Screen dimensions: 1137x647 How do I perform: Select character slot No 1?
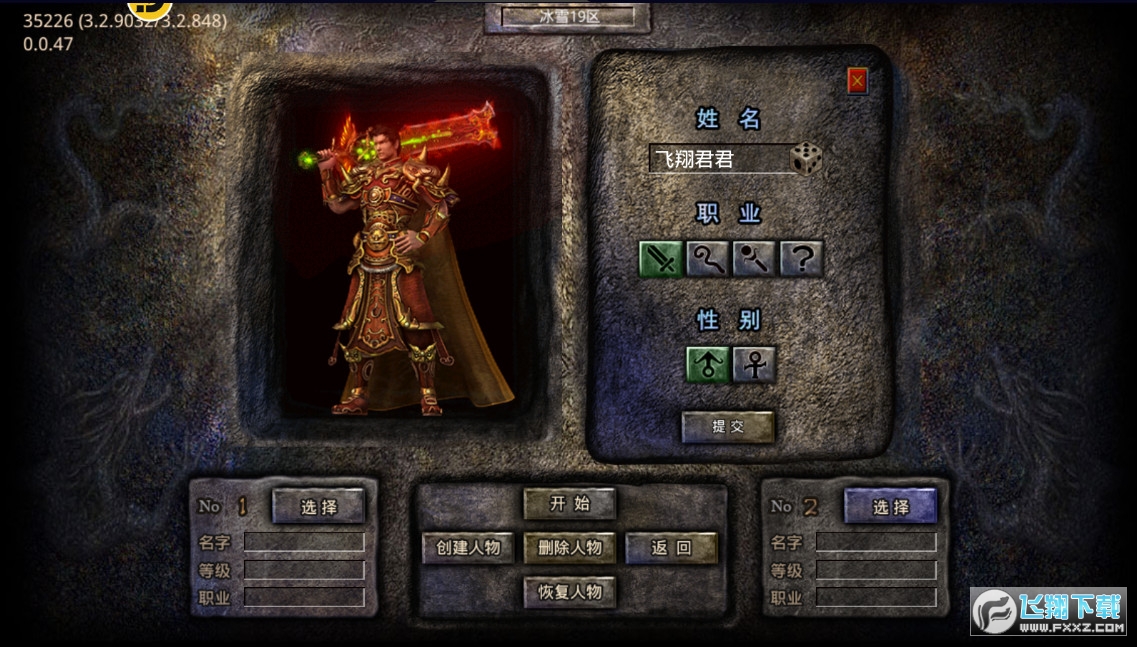click(319, 507)
